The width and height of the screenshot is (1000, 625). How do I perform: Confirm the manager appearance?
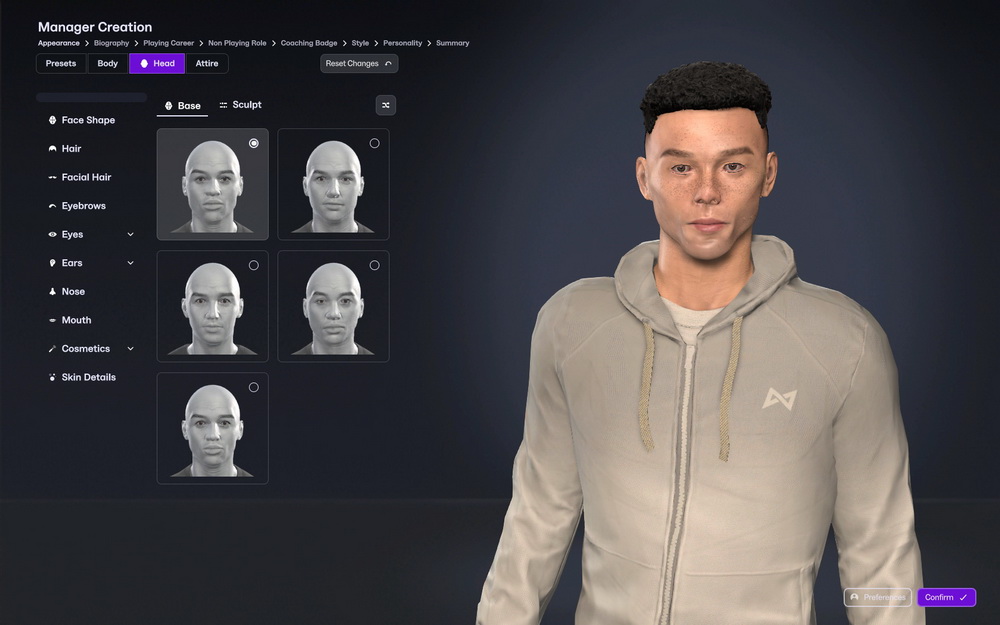coord(945,597)
